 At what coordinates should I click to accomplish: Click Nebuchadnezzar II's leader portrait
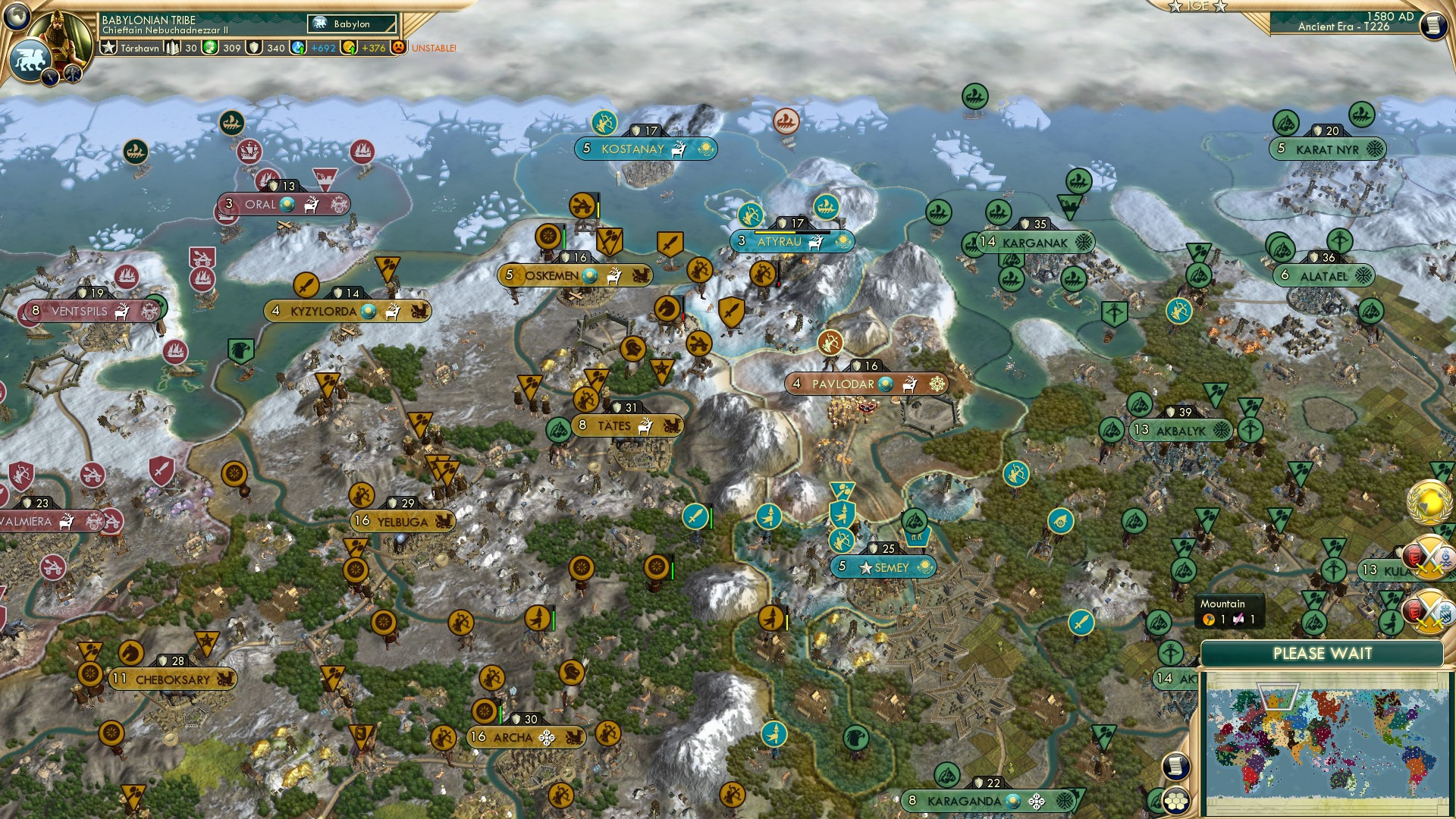[62, 37]
